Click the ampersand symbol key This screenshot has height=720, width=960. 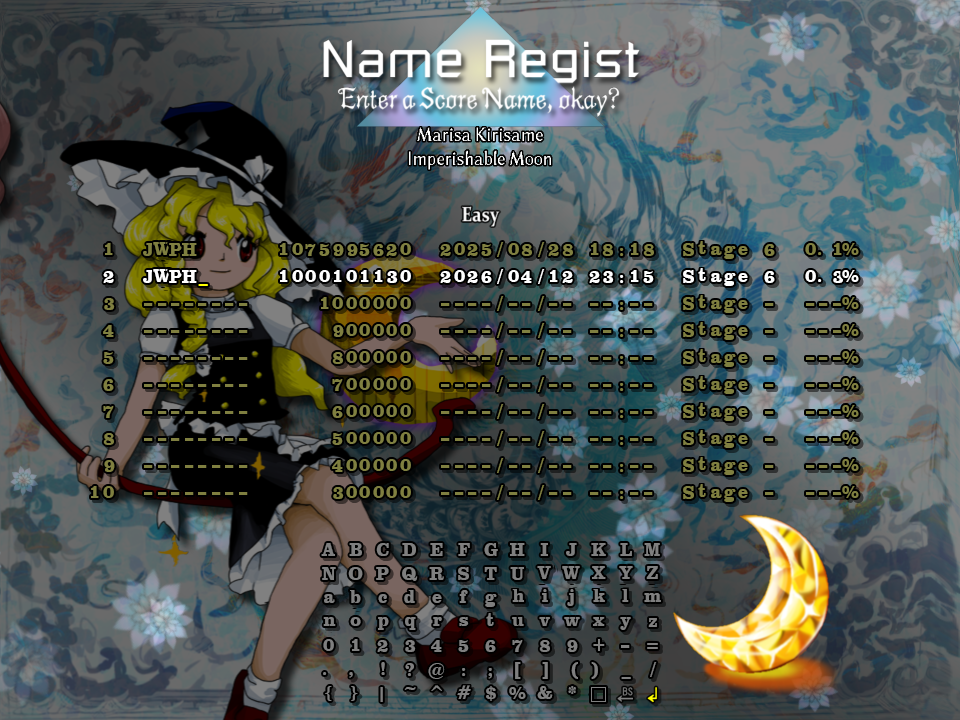tap(544, 694)
